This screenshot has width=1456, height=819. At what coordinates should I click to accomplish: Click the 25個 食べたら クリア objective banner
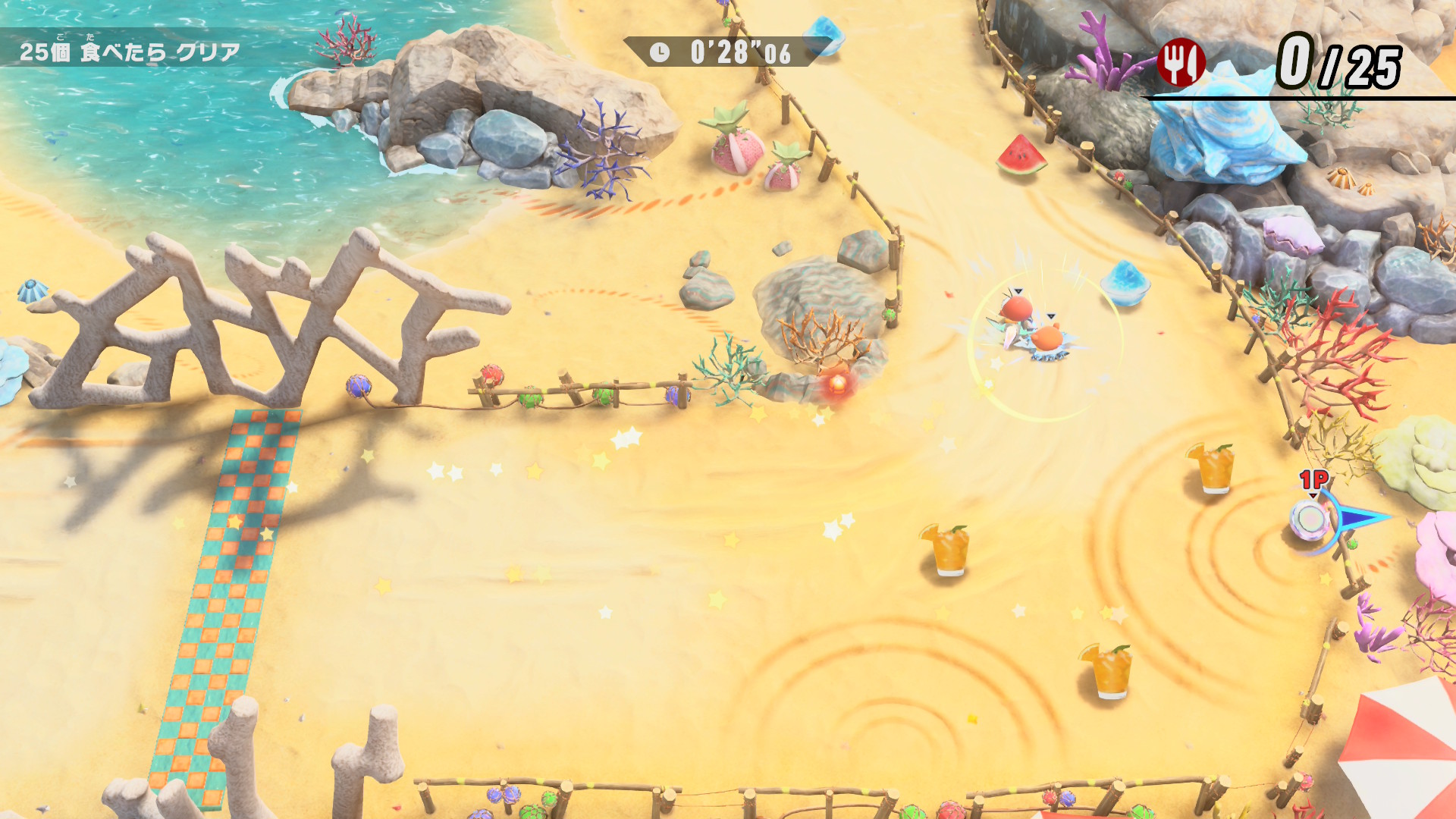tap(130, 51)
